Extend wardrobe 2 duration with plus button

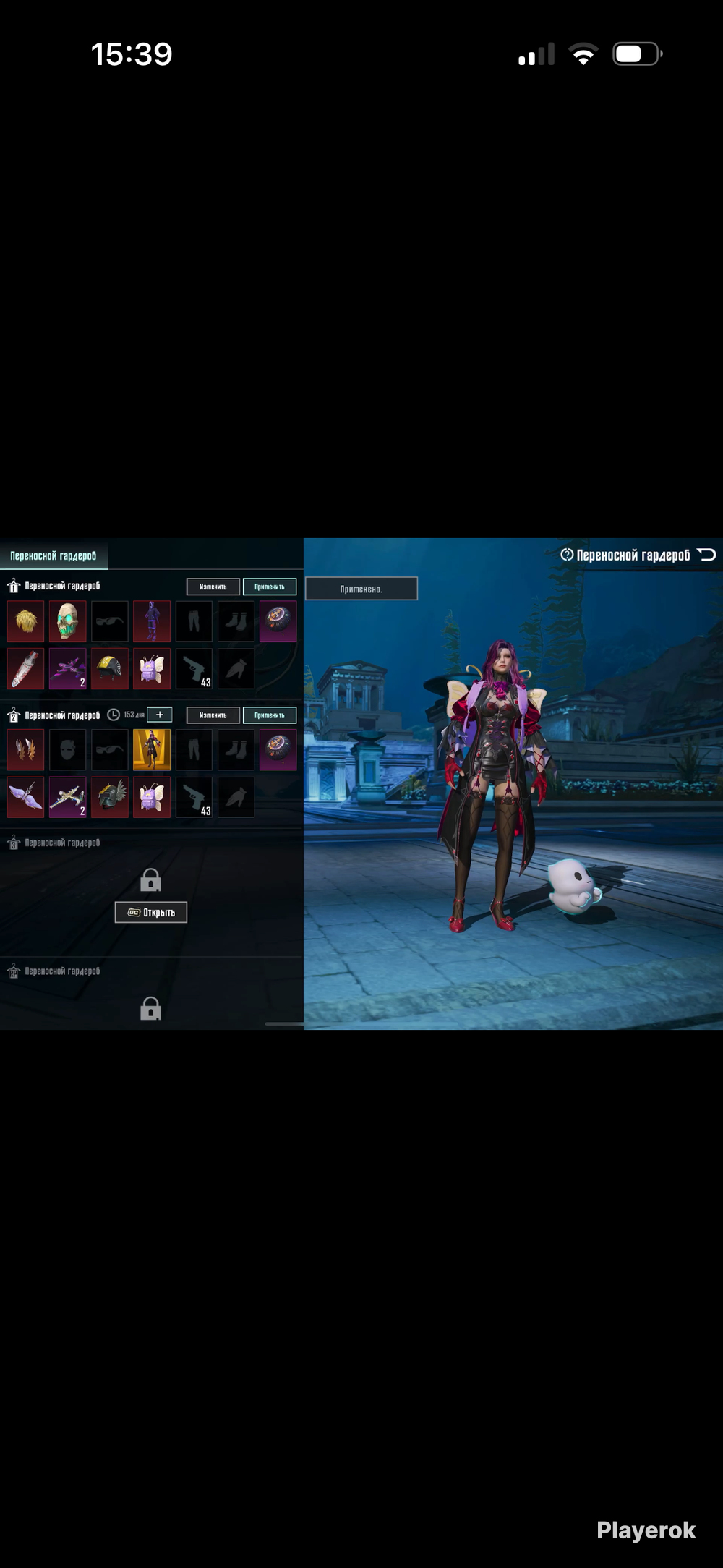coord(160,715)
